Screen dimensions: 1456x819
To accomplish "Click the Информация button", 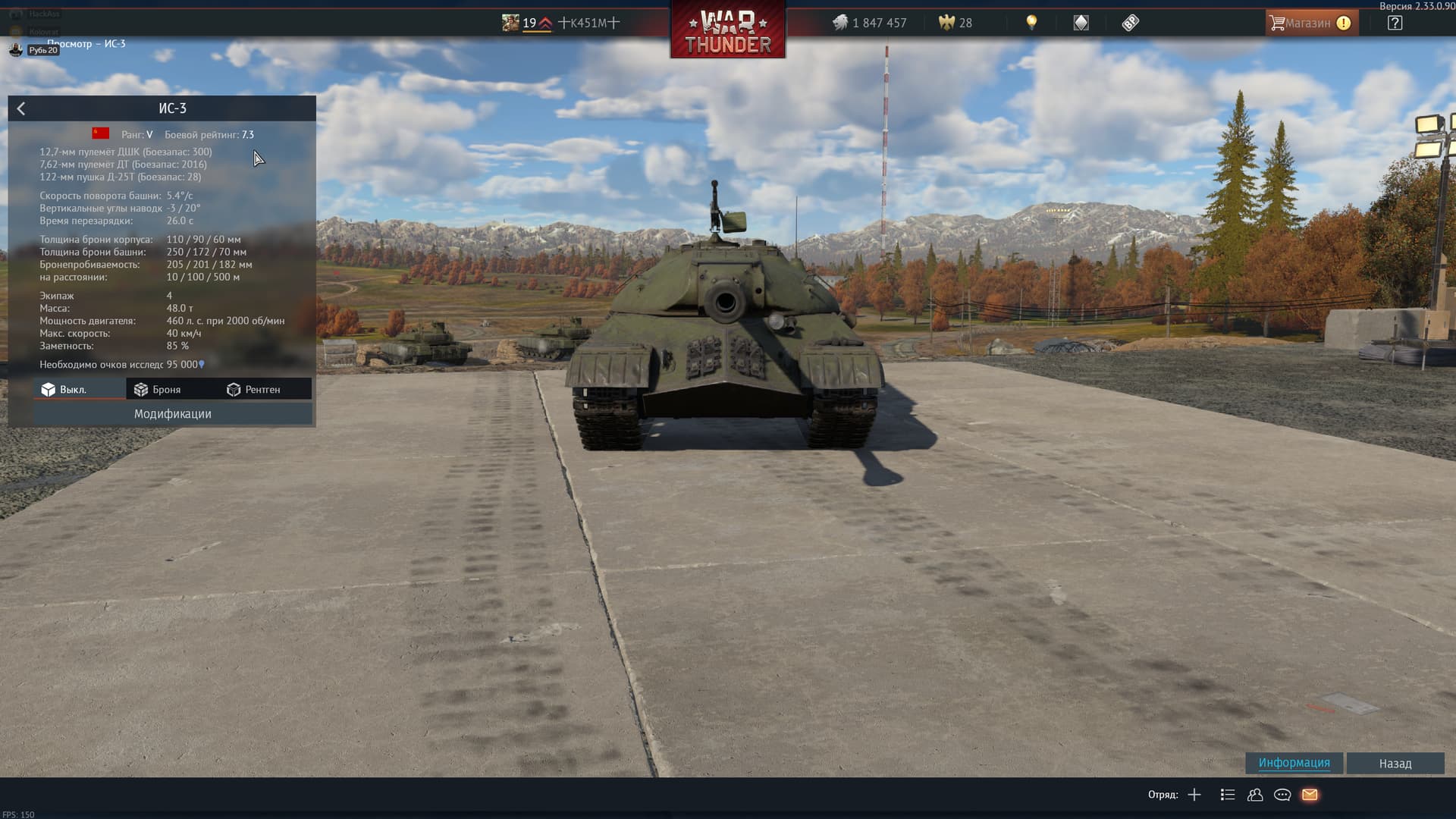I will 1294,763.
